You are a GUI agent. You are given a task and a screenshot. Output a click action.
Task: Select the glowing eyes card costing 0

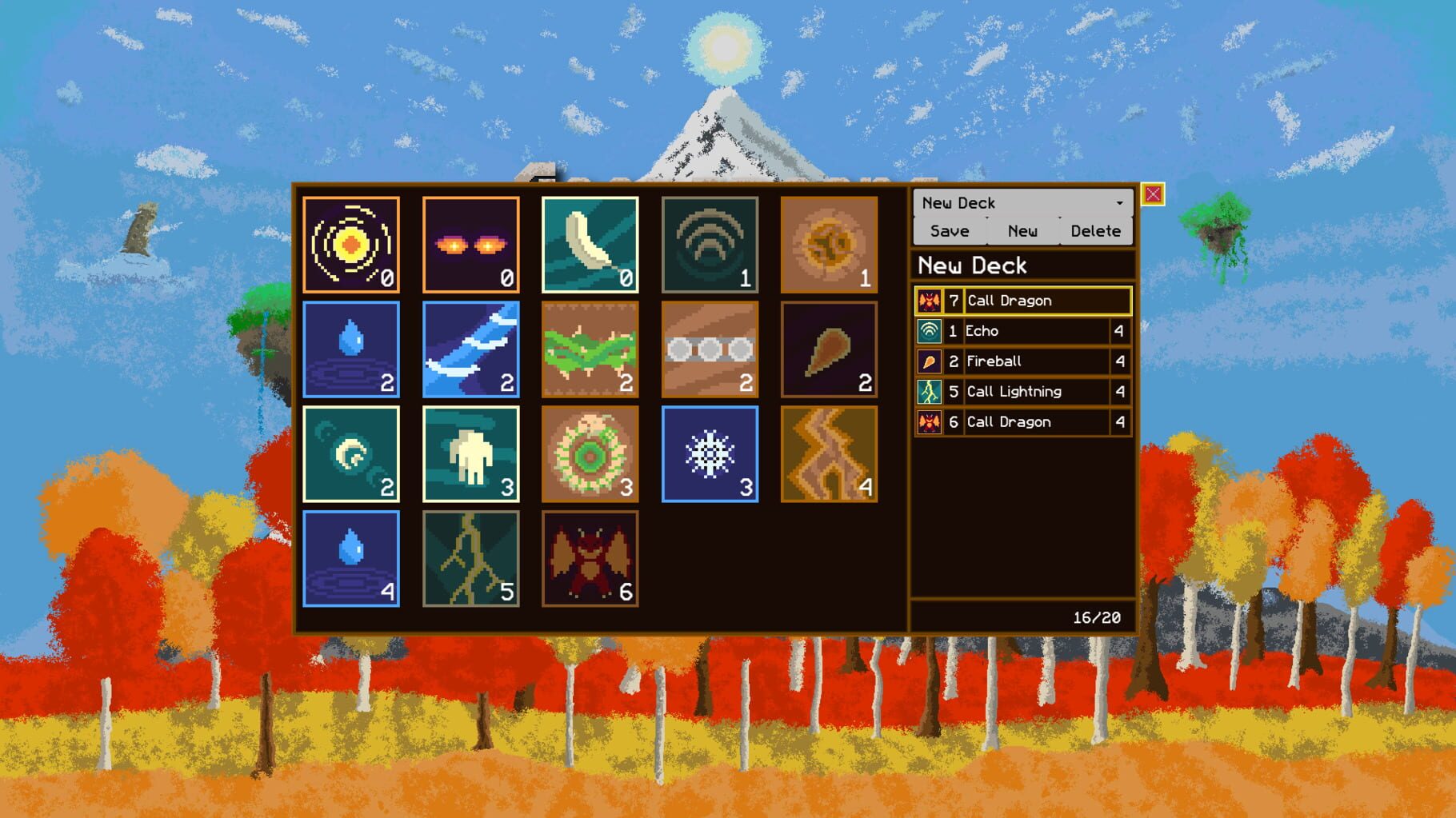pos(471,244)
